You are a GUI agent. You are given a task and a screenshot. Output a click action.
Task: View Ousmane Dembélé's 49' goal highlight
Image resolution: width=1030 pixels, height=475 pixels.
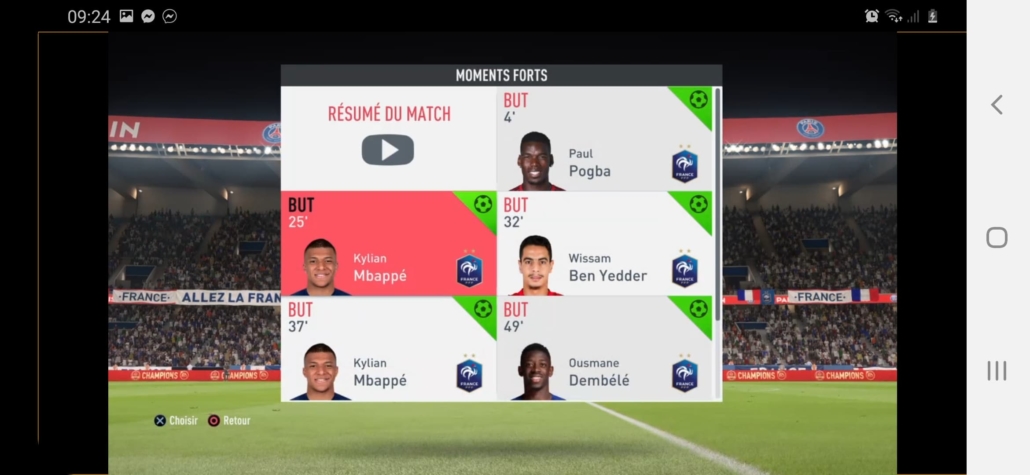[605, 349]
